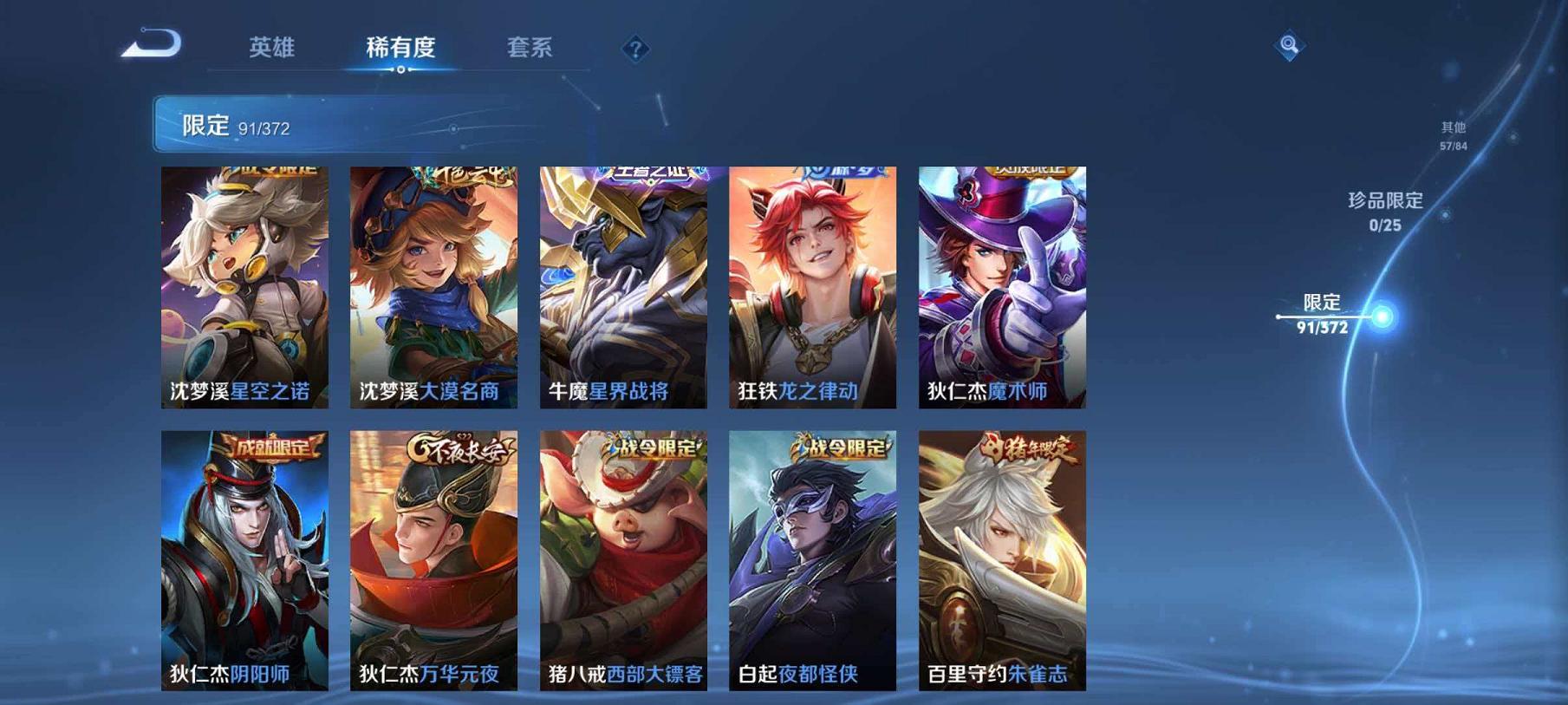This screenshot has width=1568, height=705.
Task: Open the 稀有度 tab
Action: (x=403, y=49)
